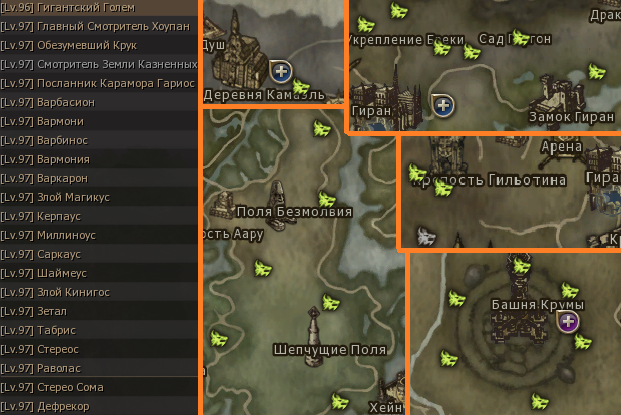The image size is (621, 415).
Task: Pick Посланник Карамора Гариос from the list
Action: (98, 83)
